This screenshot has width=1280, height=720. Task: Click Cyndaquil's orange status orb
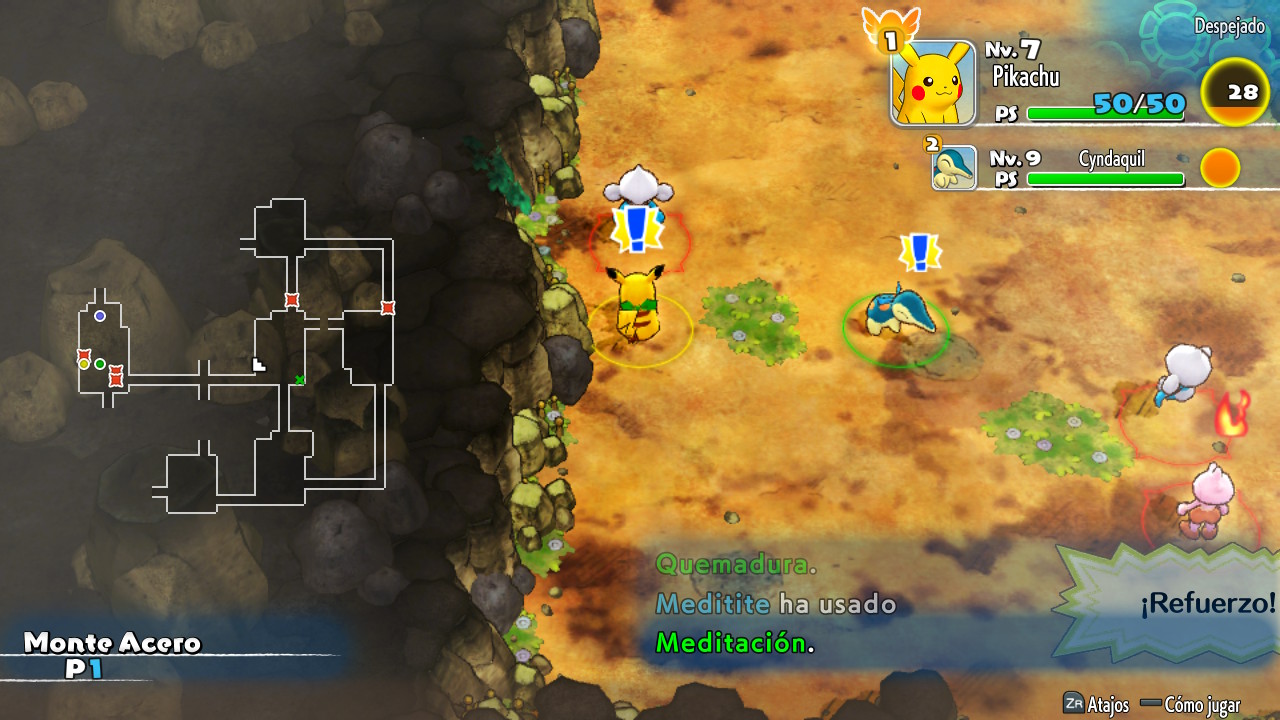click(x=1220, y=168)
